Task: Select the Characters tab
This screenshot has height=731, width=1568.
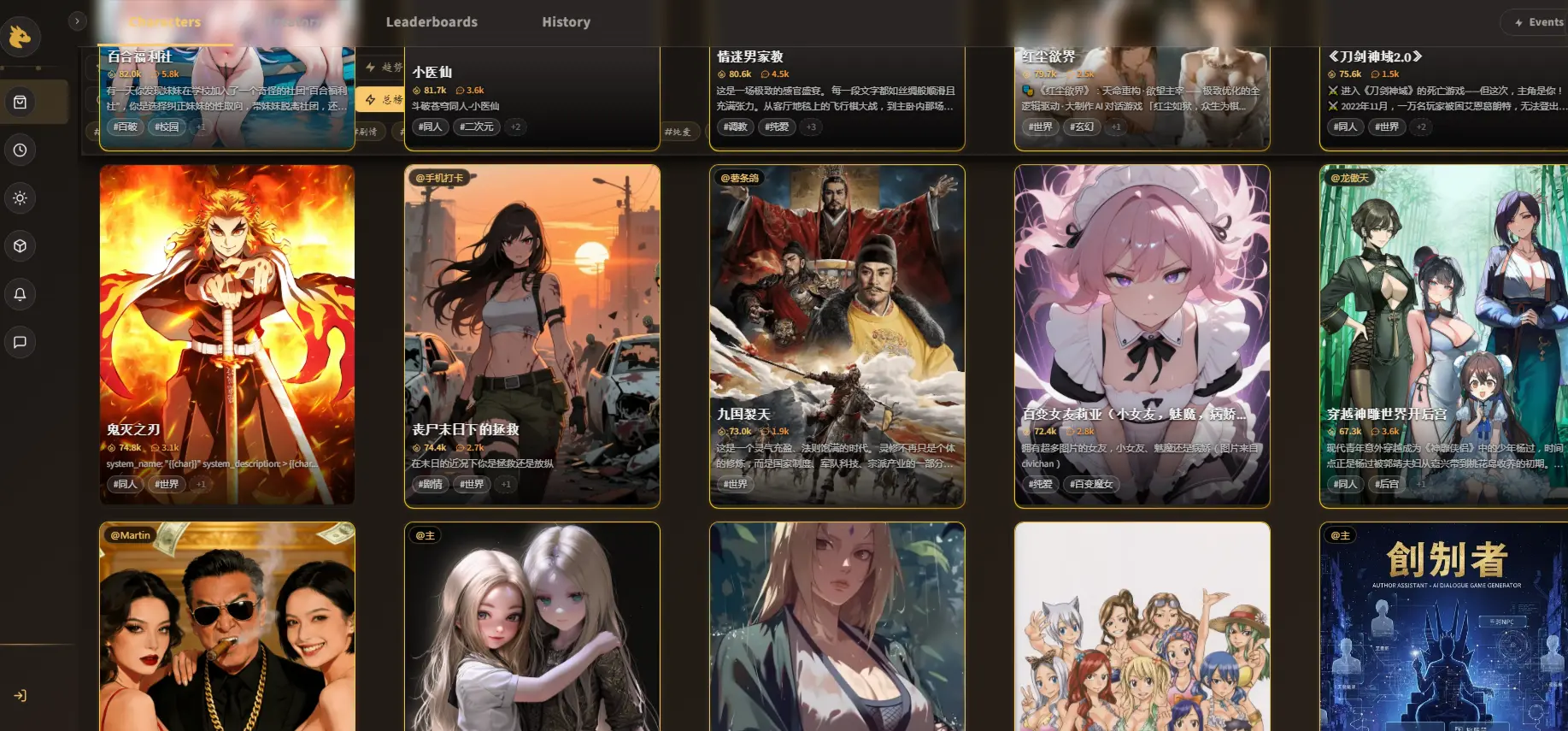Action: (x=165, y=22)
